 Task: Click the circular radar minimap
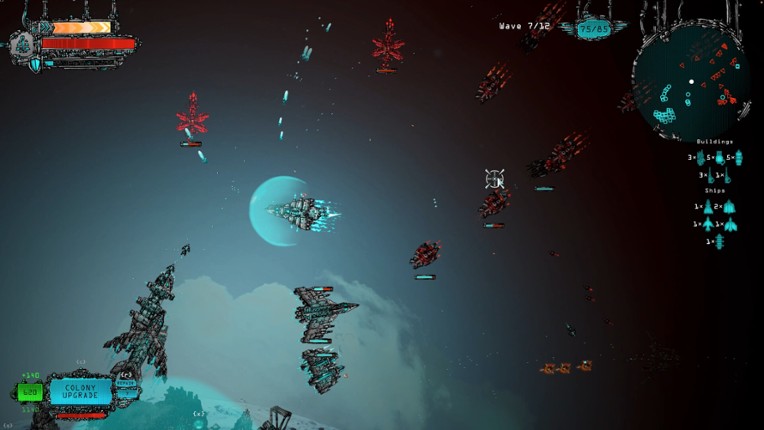pos(691,83)
